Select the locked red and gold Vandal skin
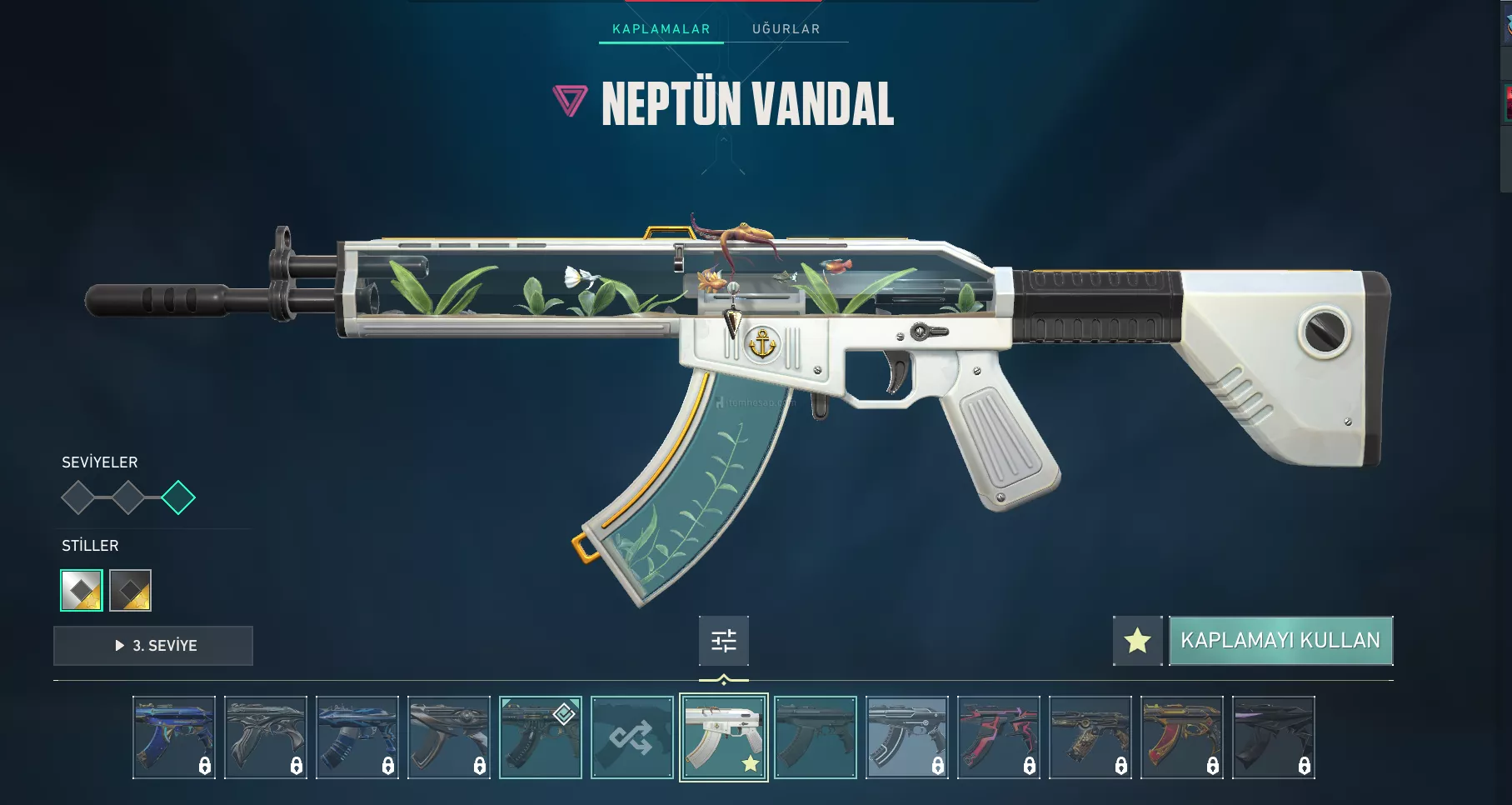 click(x=1181, y=737)
